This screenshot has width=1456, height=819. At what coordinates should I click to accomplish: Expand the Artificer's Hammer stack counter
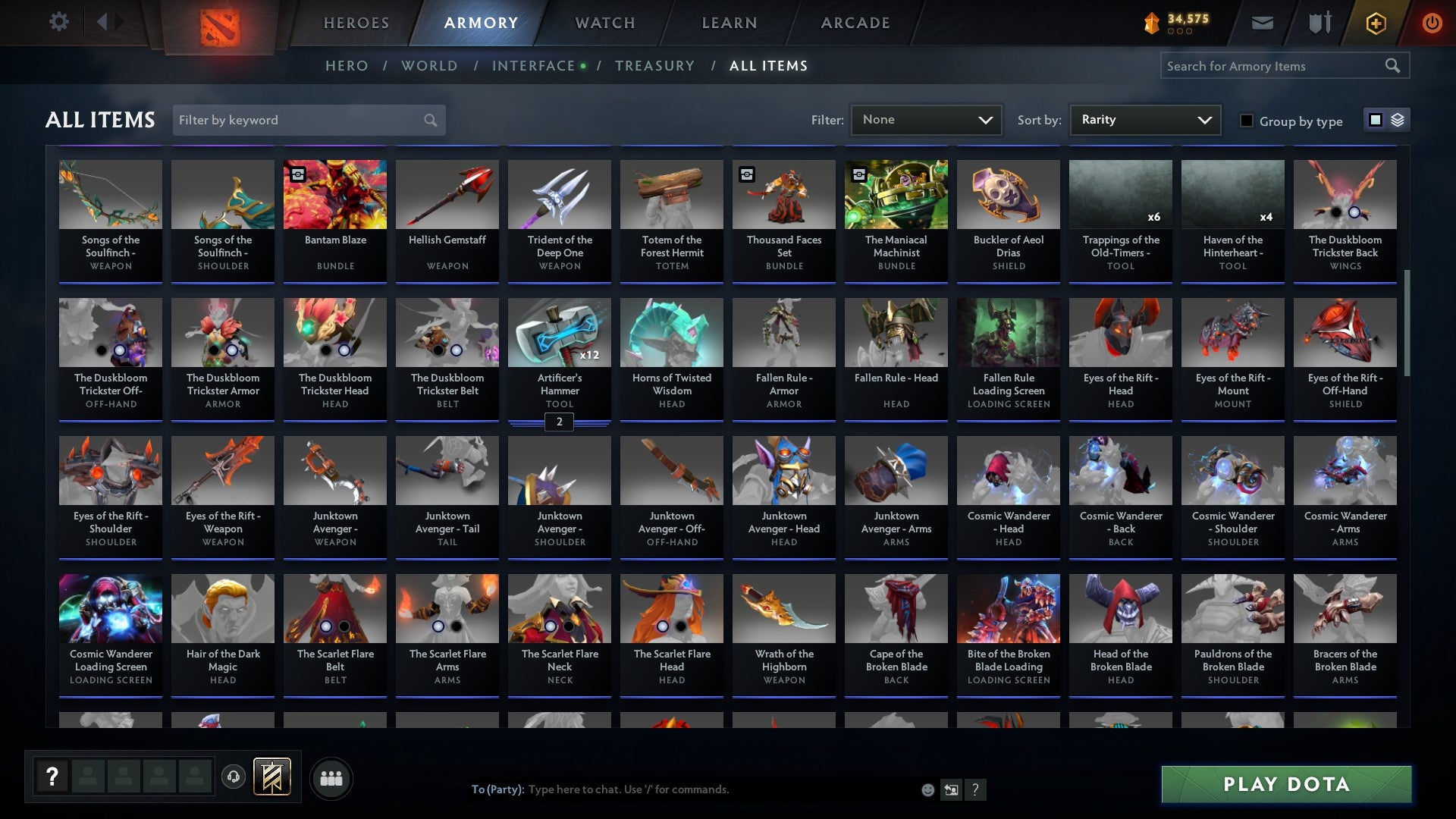click(x=559, y=422)
